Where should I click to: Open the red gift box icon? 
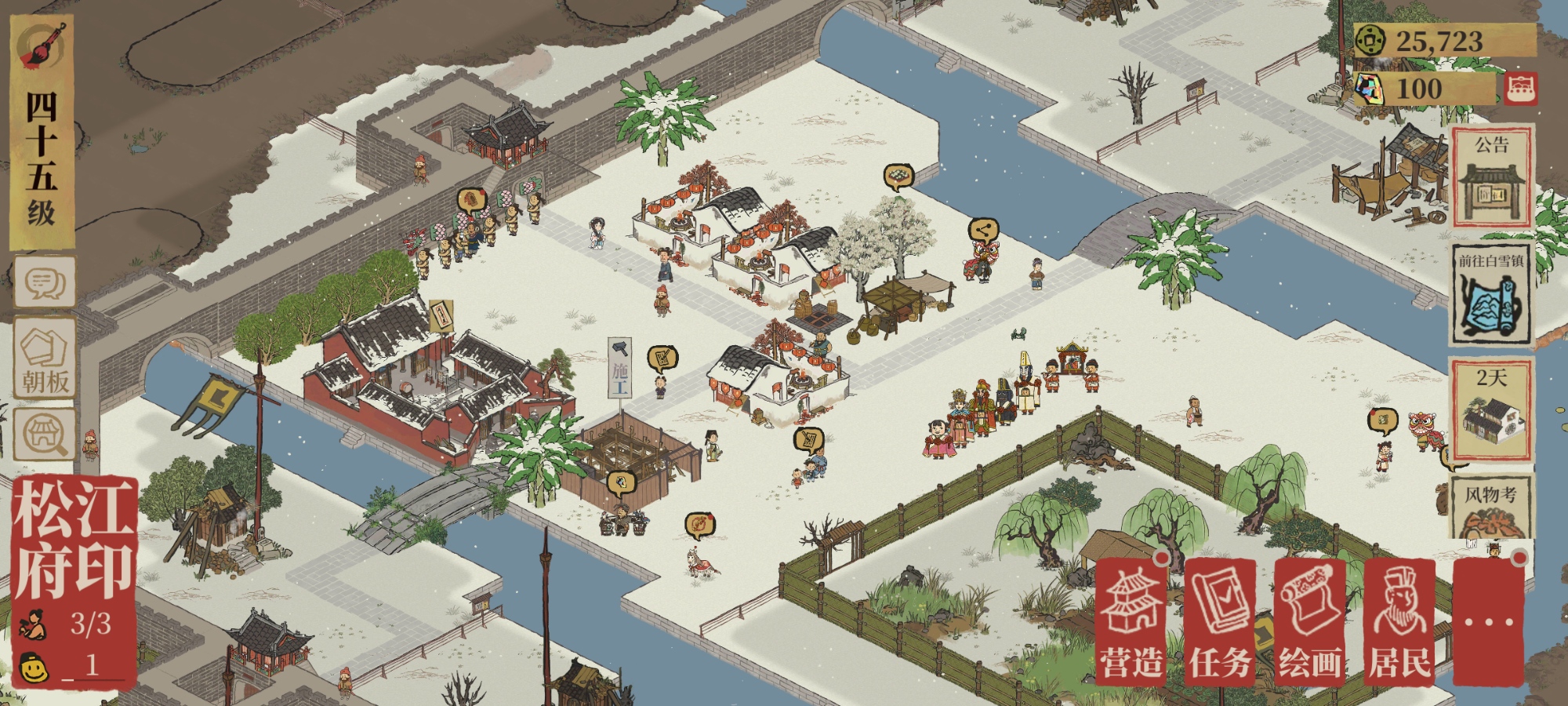click(1520, 89)
